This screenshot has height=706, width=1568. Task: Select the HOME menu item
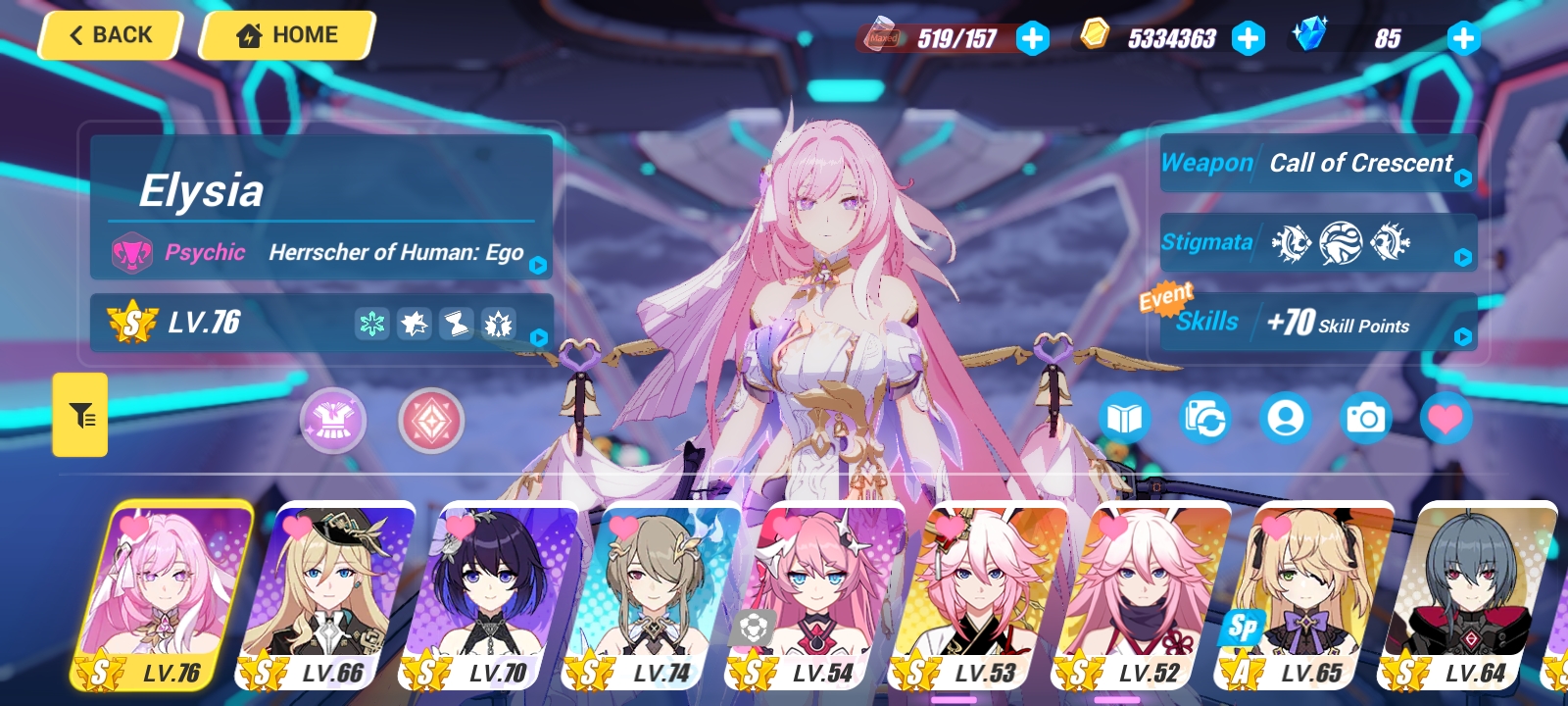285,34
